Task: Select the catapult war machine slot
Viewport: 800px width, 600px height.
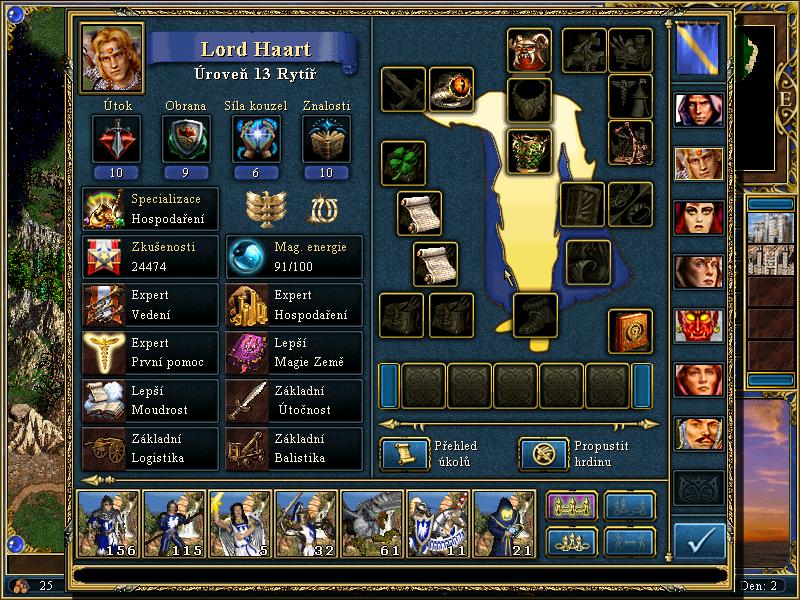Action: 631,140
